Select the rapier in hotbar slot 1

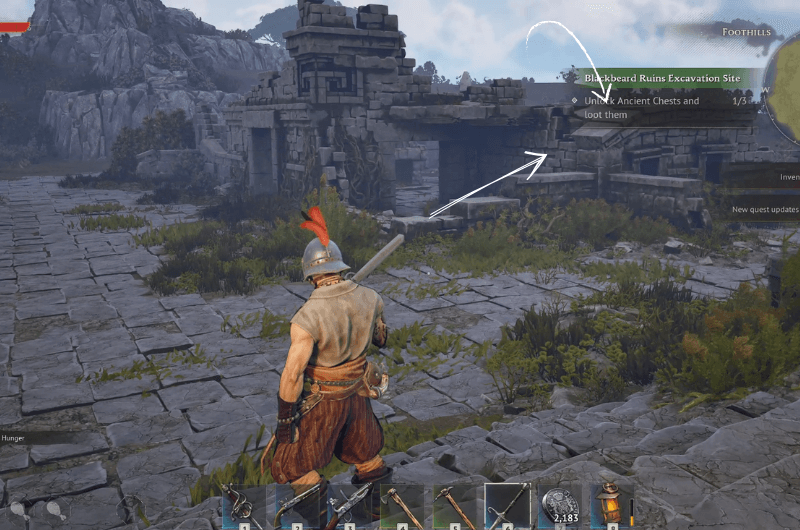pos(244,507)
